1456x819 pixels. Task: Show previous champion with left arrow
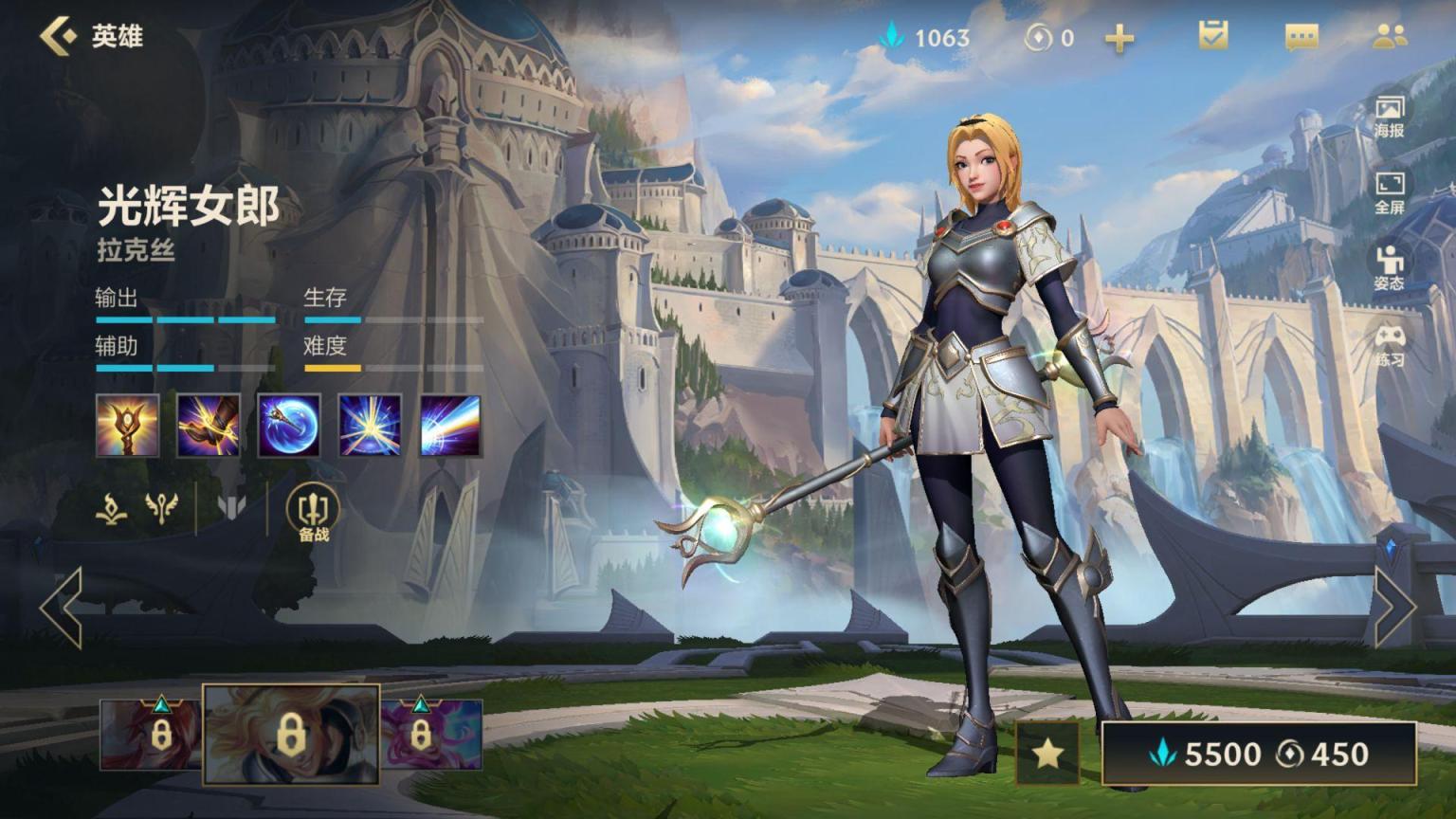[x=62, y=608]
